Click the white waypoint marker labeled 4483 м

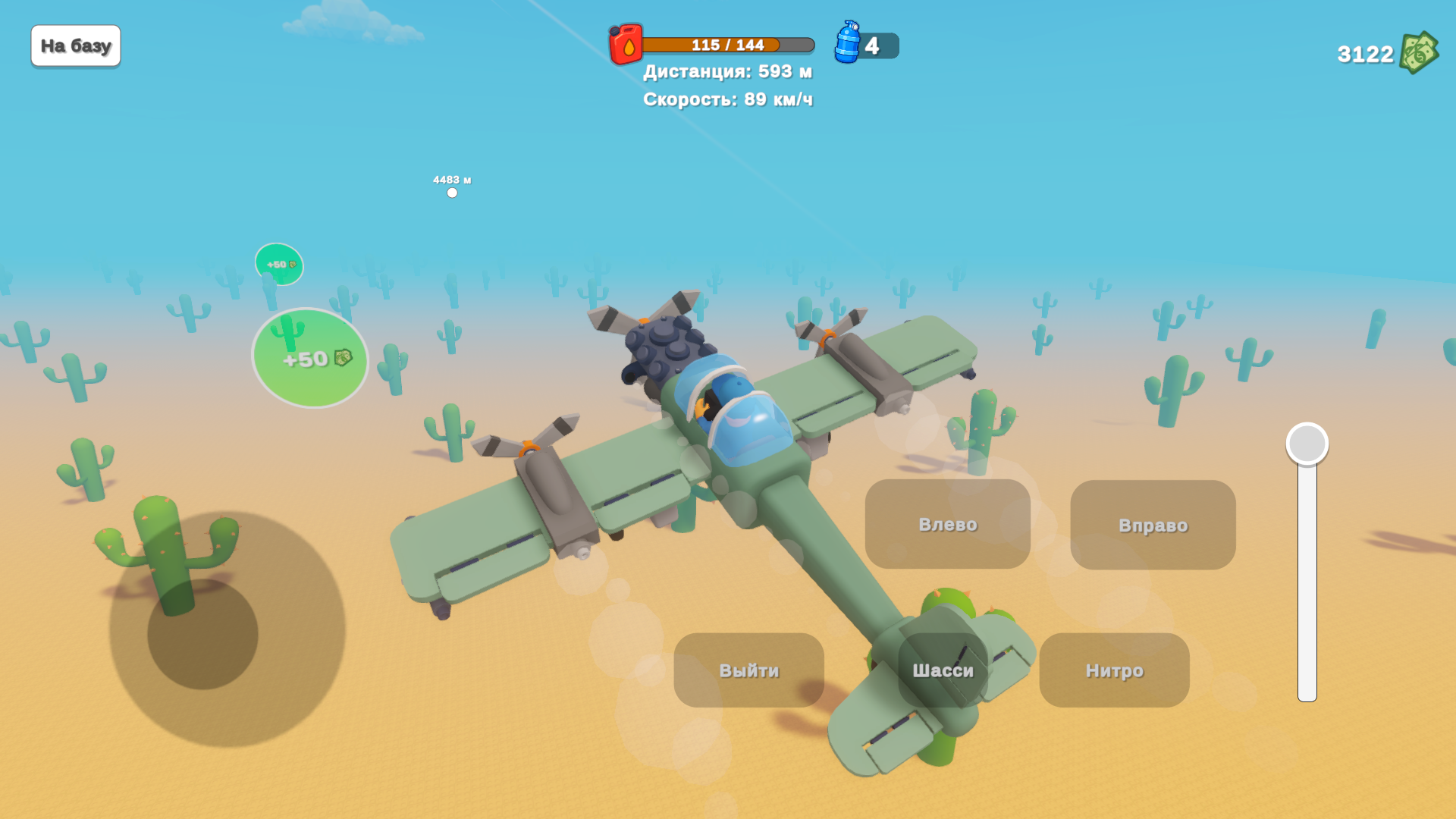(x=453, y=192)
